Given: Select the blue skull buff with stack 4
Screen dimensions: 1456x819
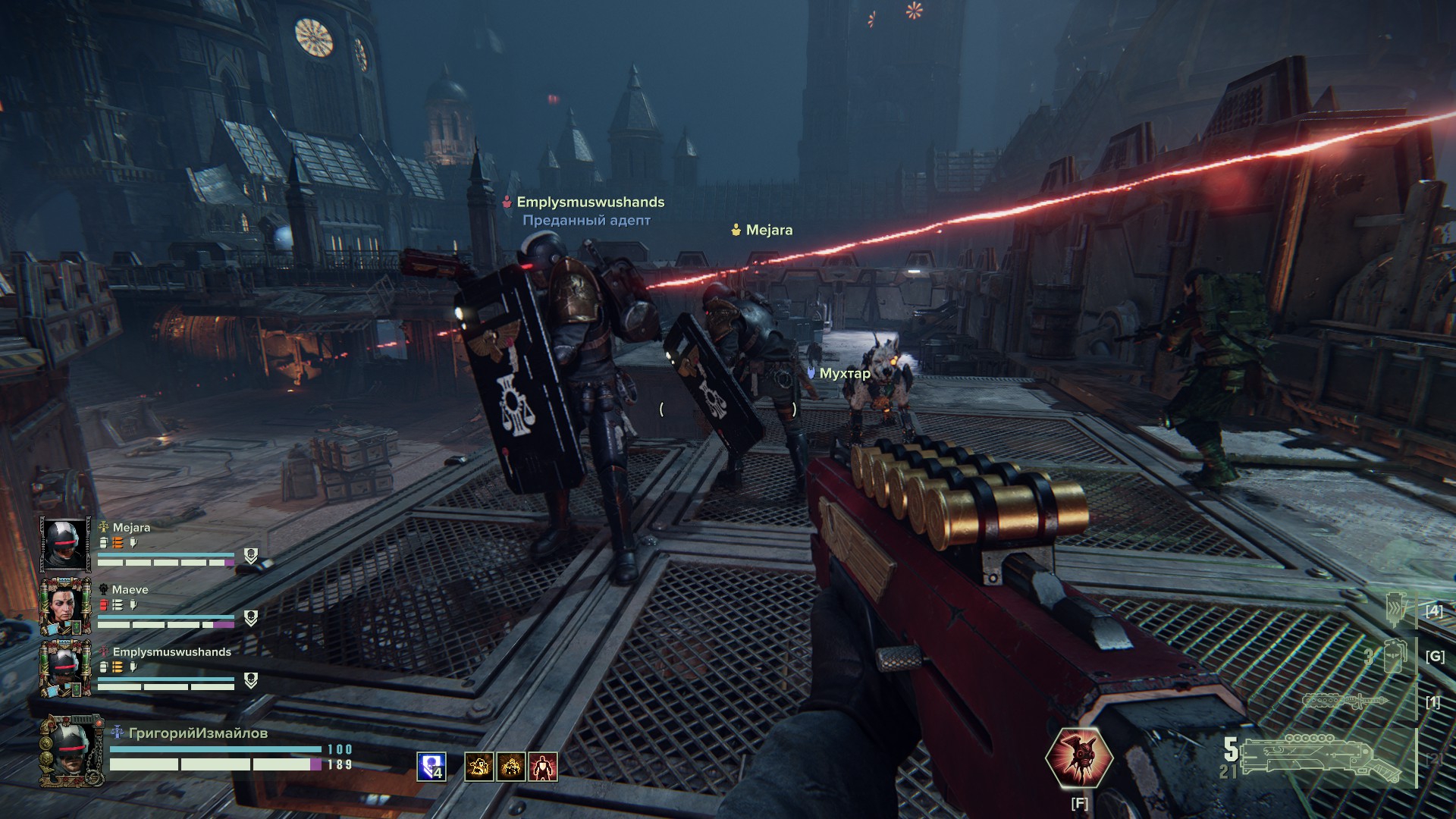Looking at the screenshot, I should tap(431, 767).
